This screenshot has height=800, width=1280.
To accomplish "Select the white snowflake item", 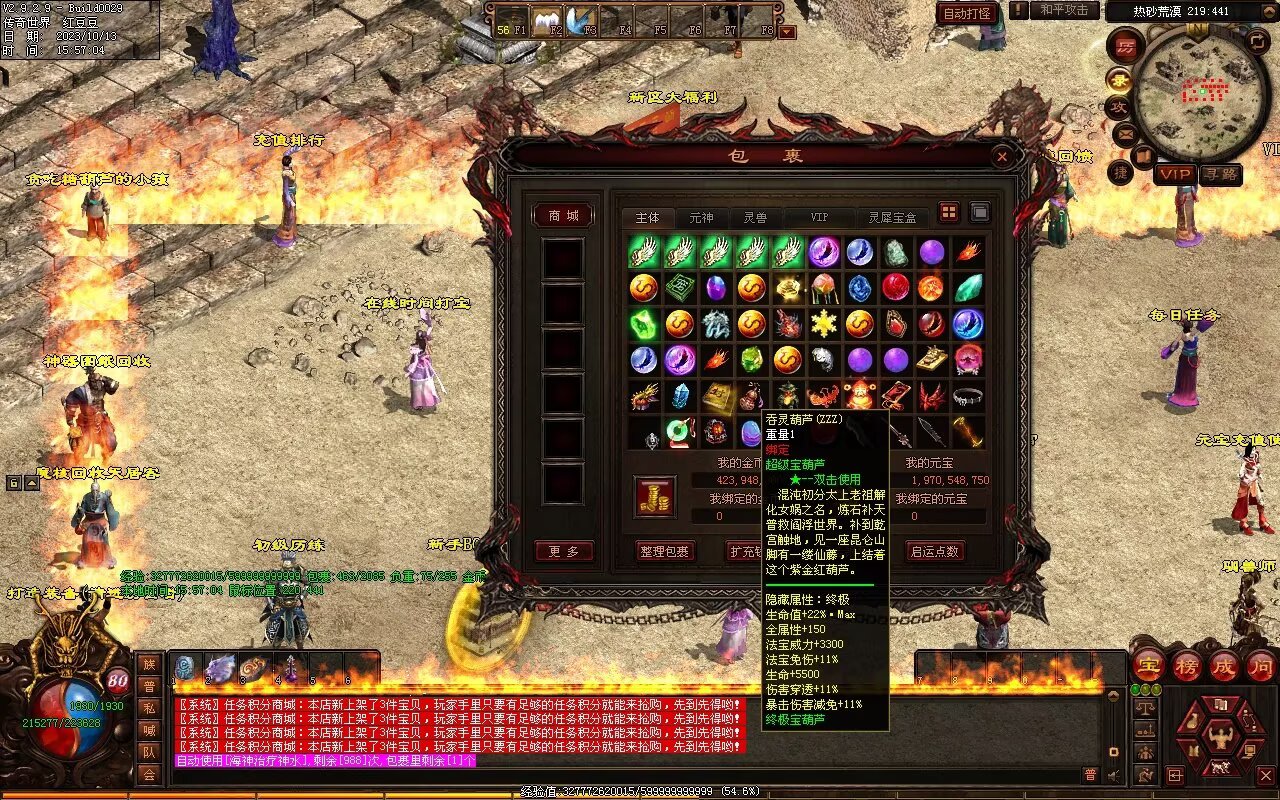I will (823, 323).
